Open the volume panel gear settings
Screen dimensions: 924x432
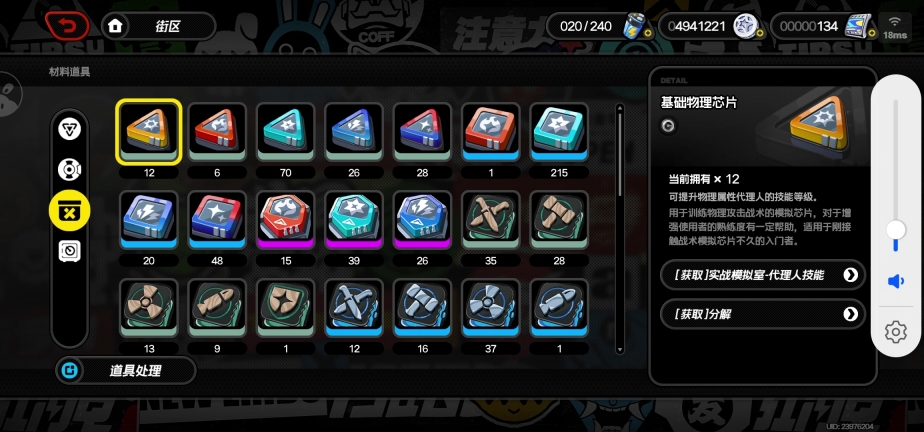tap(896, 332)
